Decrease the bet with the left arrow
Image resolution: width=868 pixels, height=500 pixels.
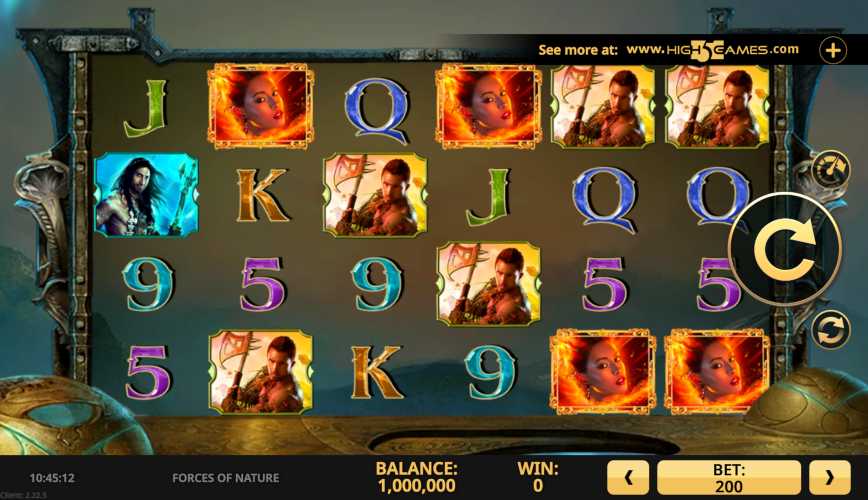tap(628, 477)
